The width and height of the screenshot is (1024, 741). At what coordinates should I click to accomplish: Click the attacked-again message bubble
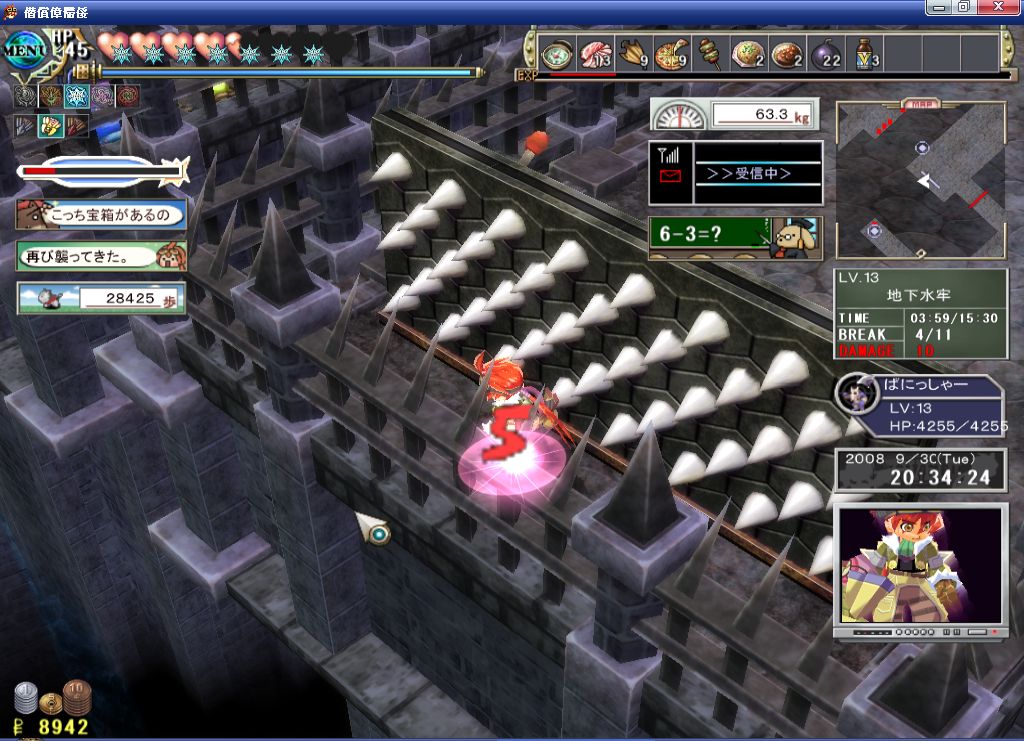tap(101, 256)
